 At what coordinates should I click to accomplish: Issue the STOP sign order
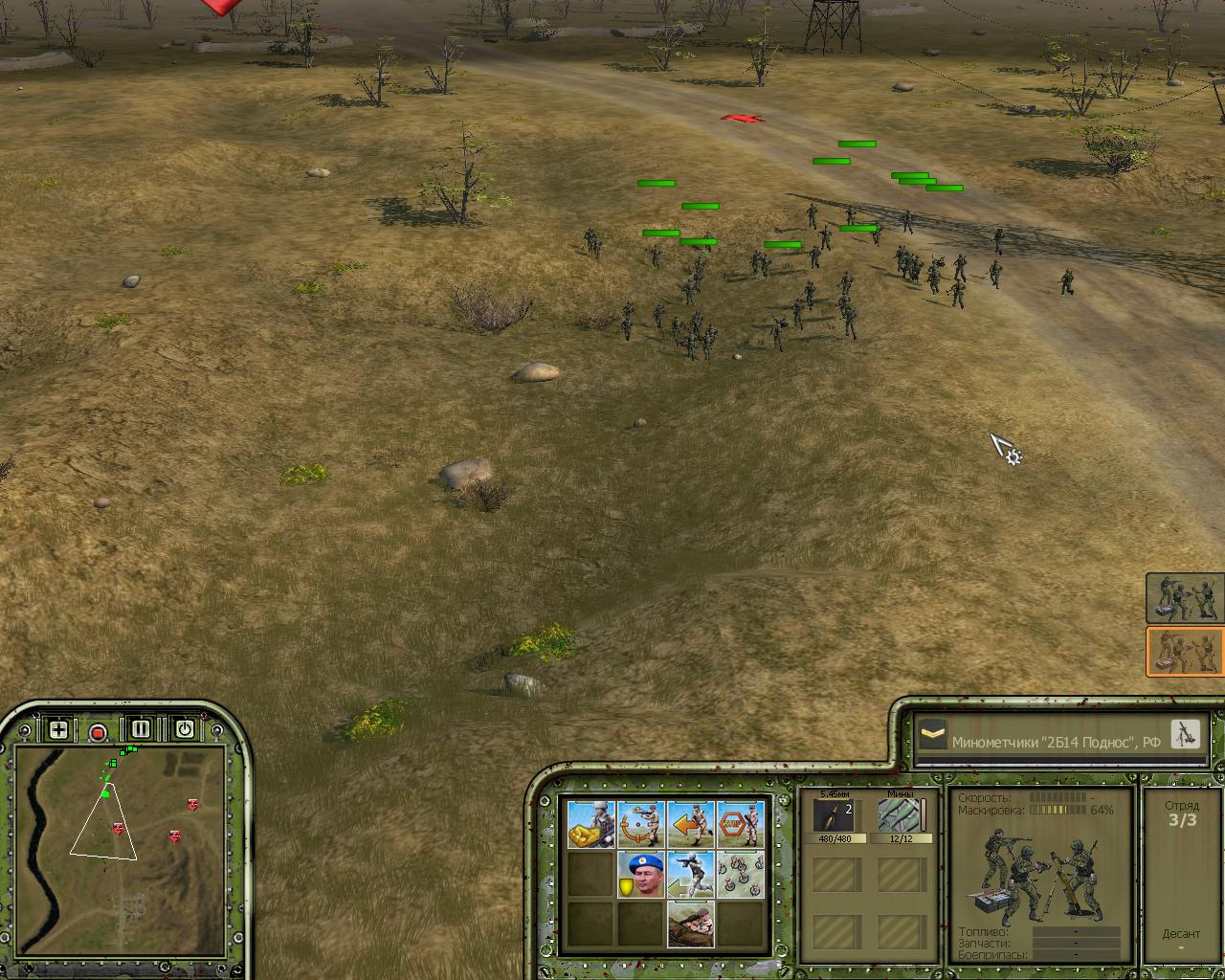[740, 824]
